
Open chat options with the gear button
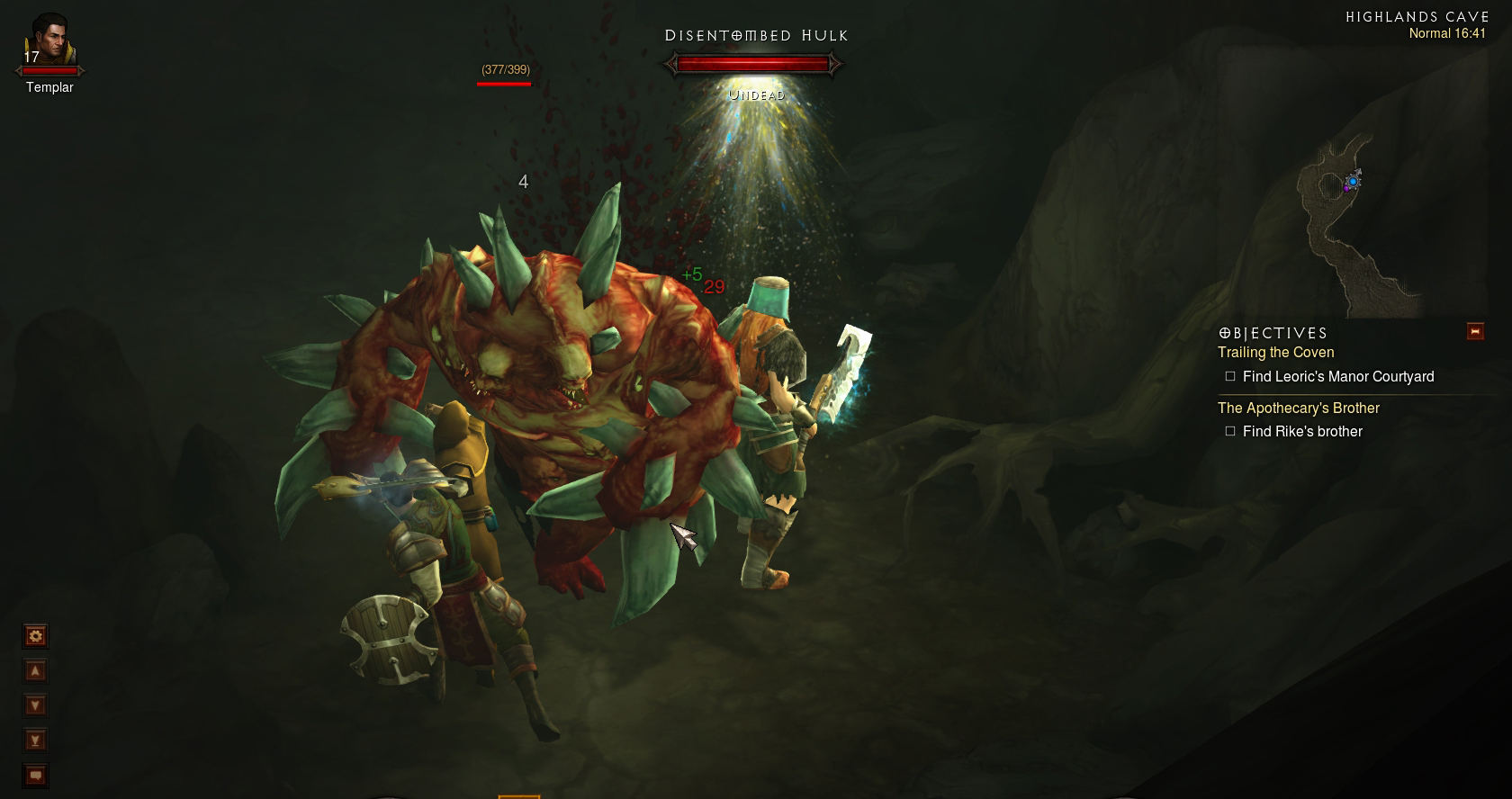[35, 637]
